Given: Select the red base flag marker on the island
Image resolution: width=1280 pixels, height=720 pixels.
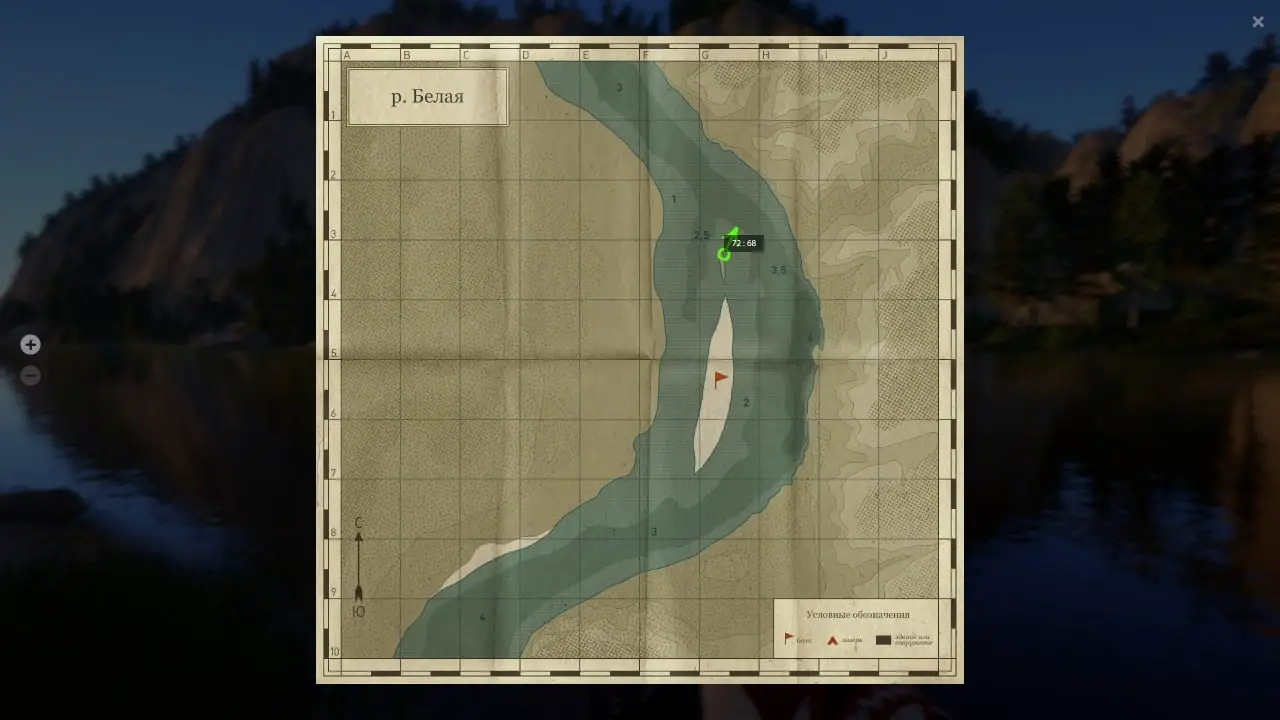Looking at the screenshot, I should click(721, 378).
